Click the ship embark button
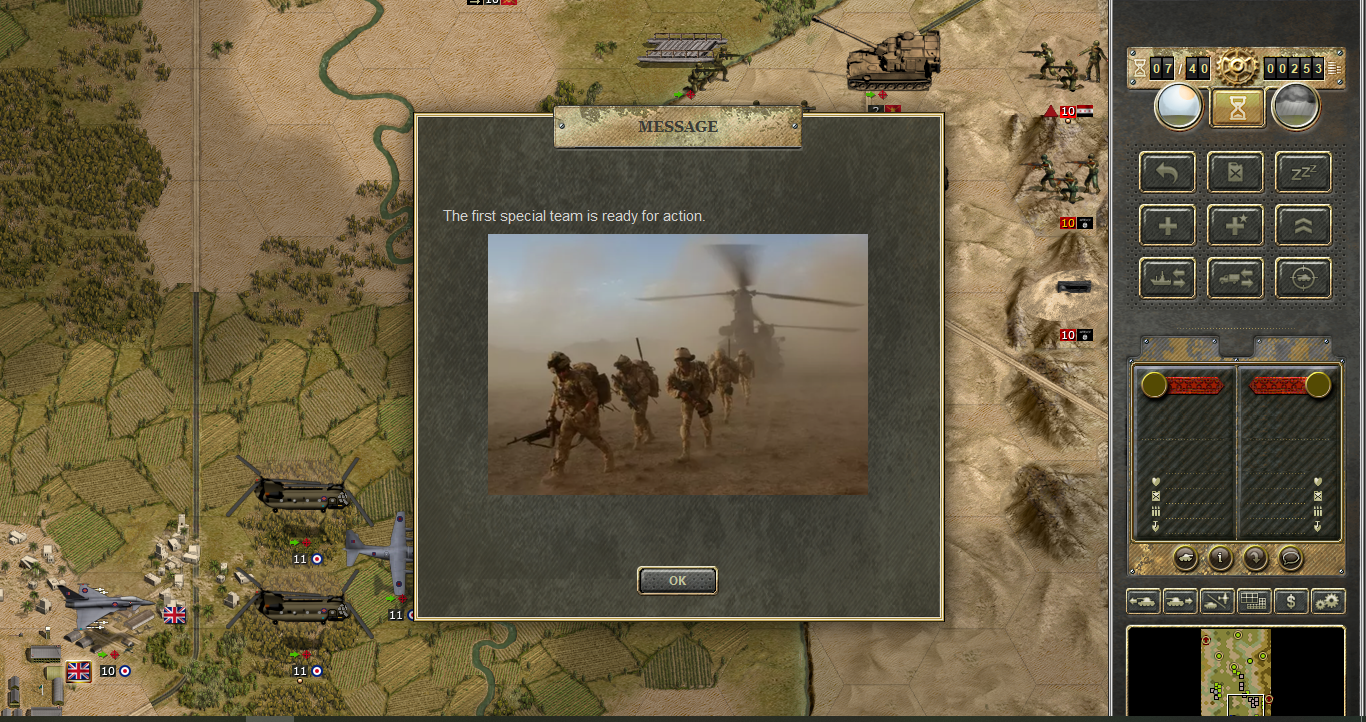The image size is (1366, 722). click(1167, 279)
